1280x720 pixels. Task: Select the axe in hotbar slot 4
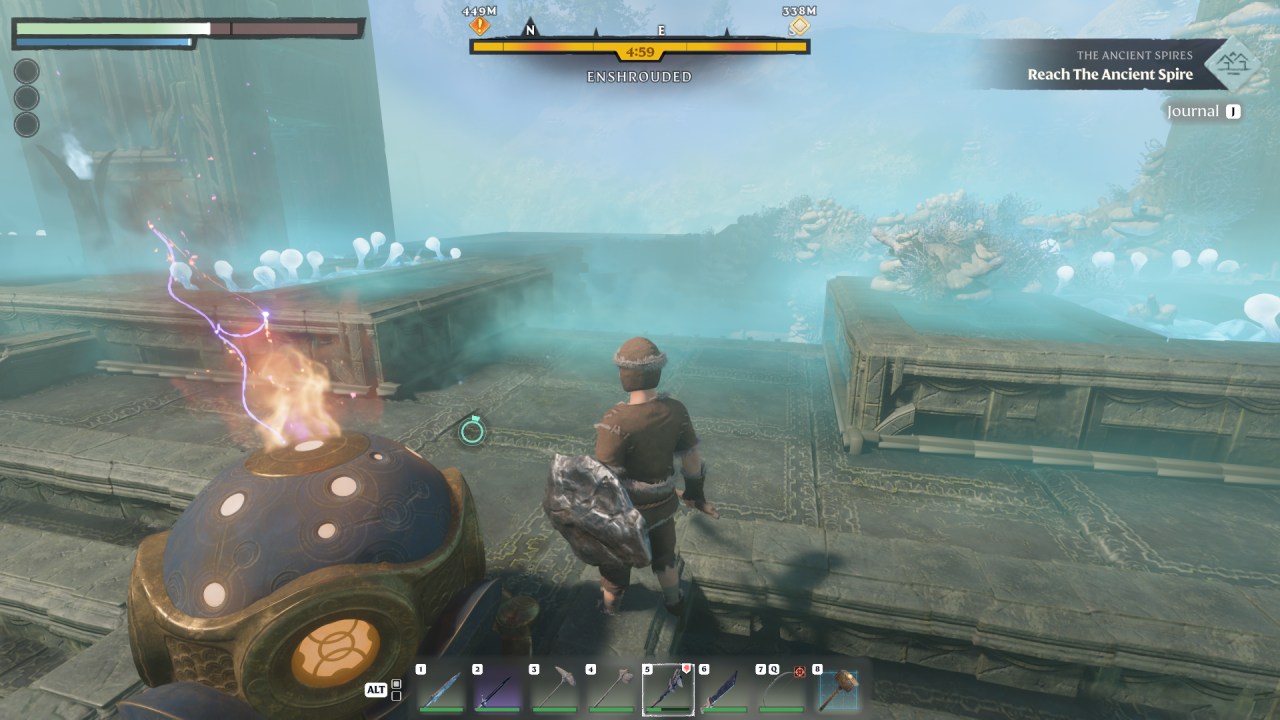click(x=611, y=689)
